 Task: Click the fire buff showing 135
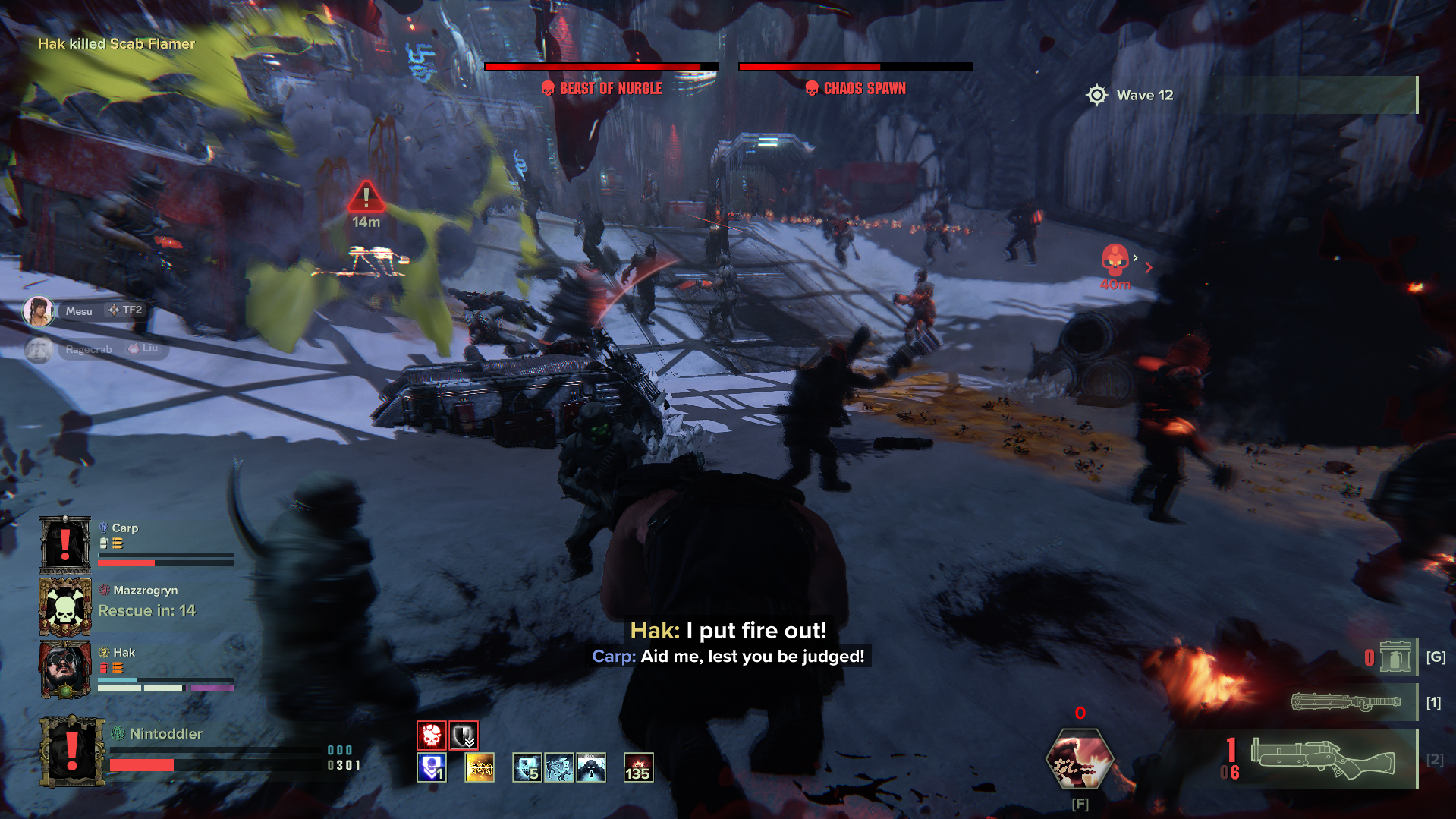click(638, 767)
